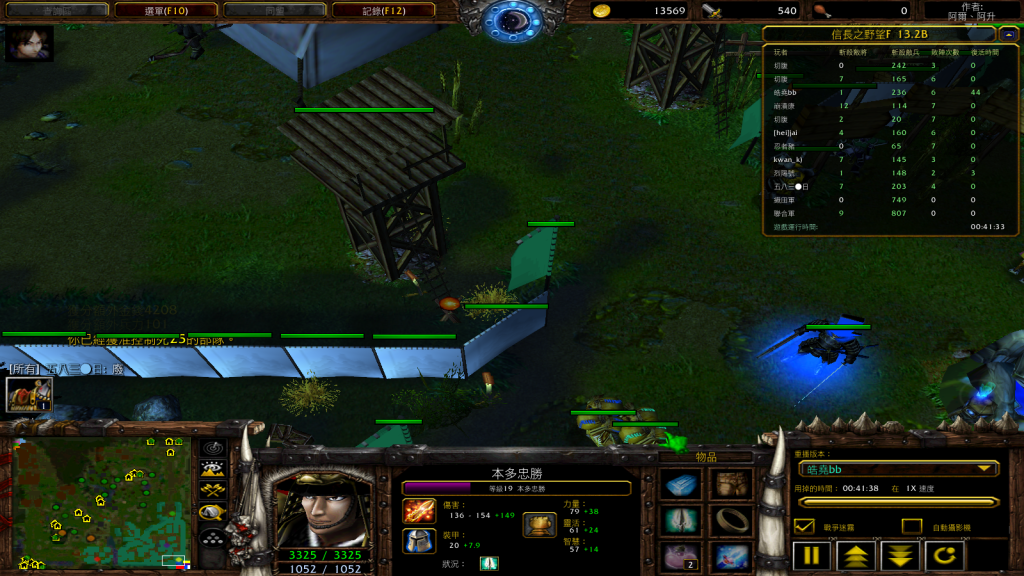Select the brown armor item slot
Screen dimensions: 1024x576
coord(731,486)
